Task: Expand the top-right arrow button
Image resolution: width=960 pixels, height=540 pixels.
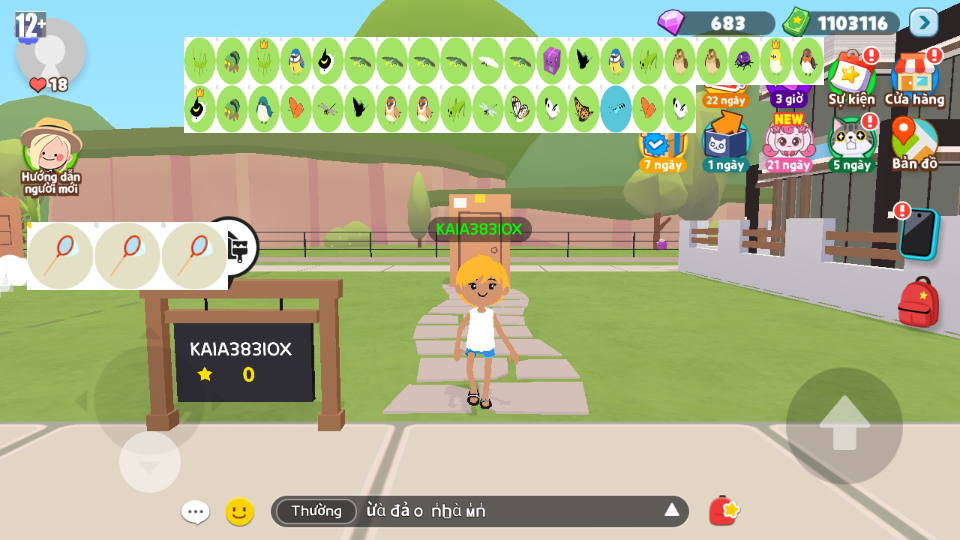Action: [923, 22]
